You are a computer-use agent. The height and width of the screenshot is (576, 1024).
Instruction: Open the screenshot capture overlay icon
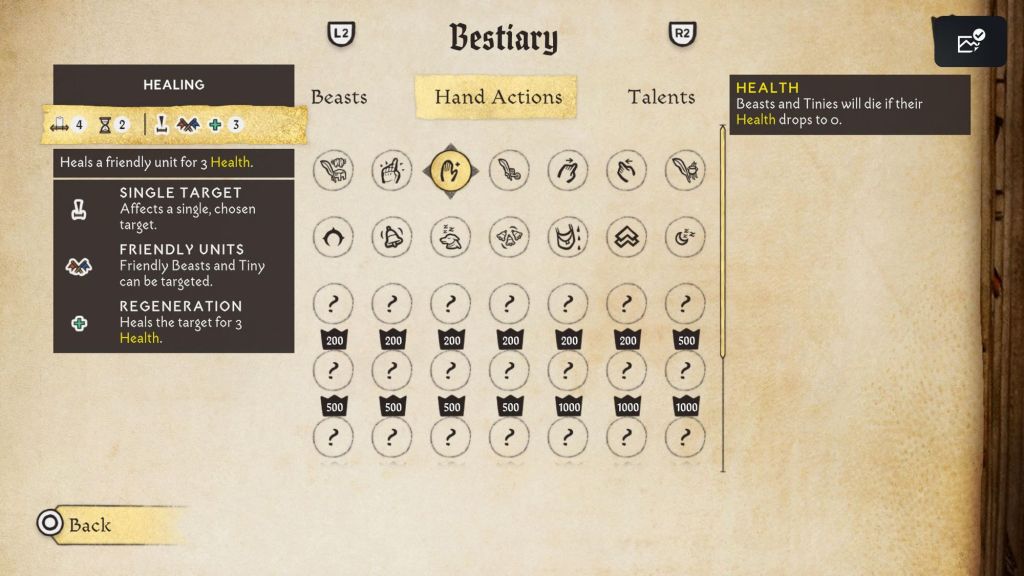tap(970, 42)
